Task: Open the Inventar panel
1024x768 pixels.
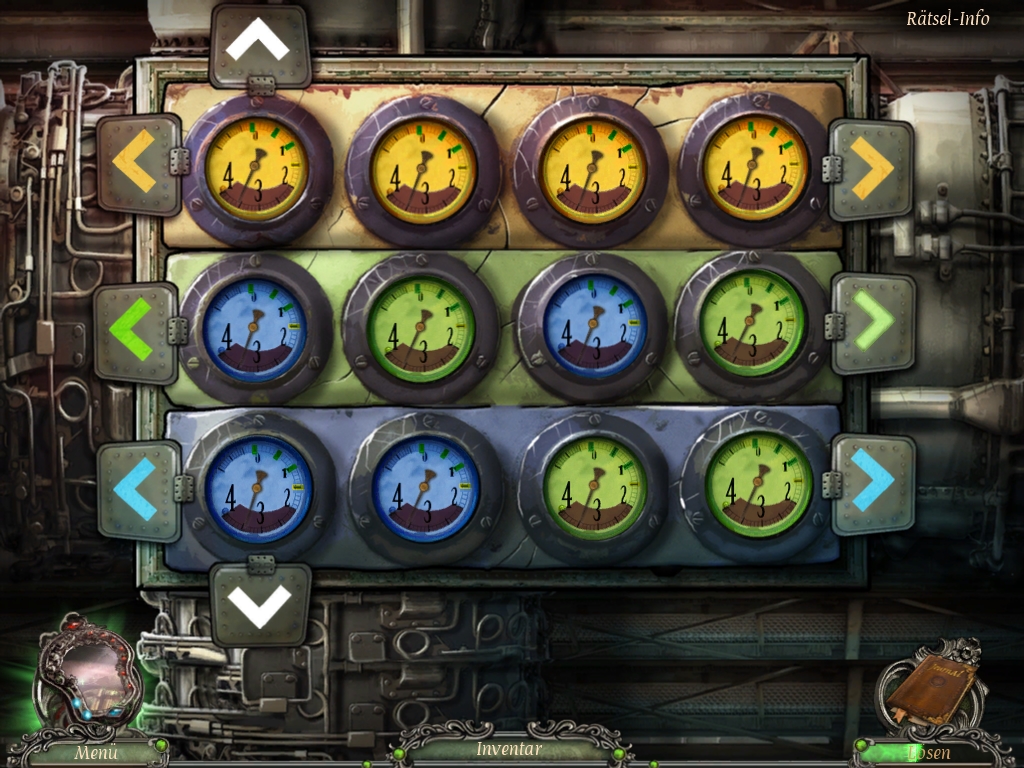Action: click(x=509, y=749)
